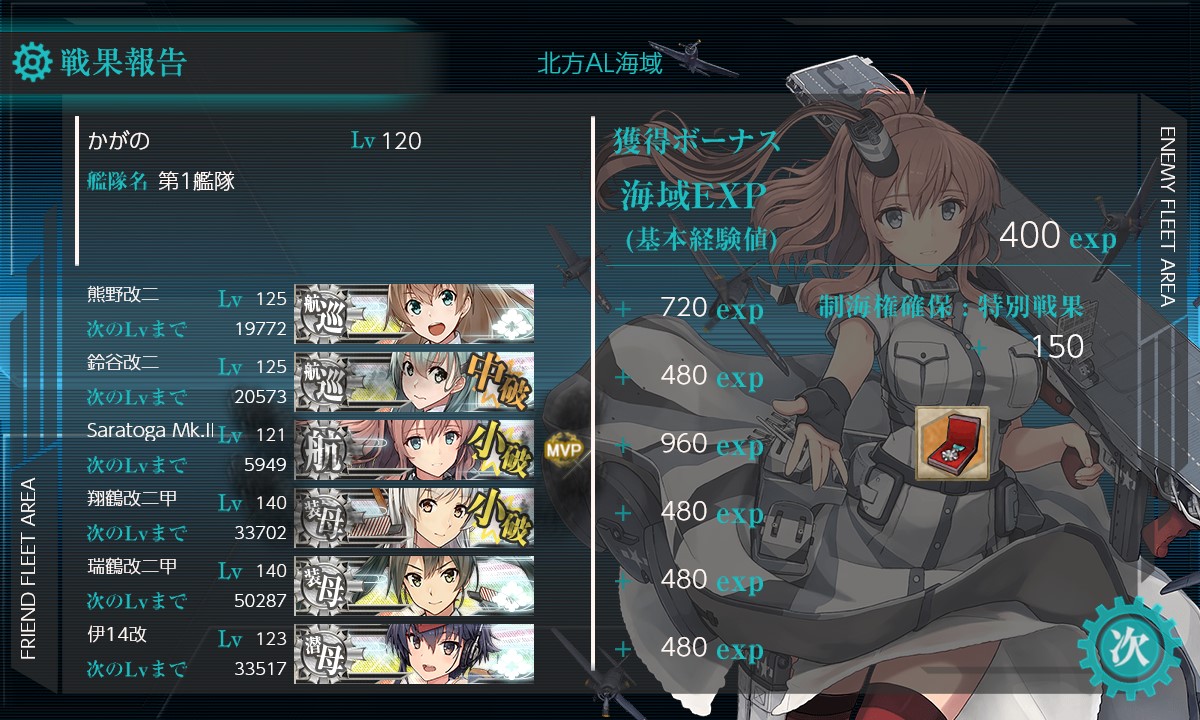
Task: Pick the 瑞鶴改二甲 ship banner
Action: click(x=414, y=585)
